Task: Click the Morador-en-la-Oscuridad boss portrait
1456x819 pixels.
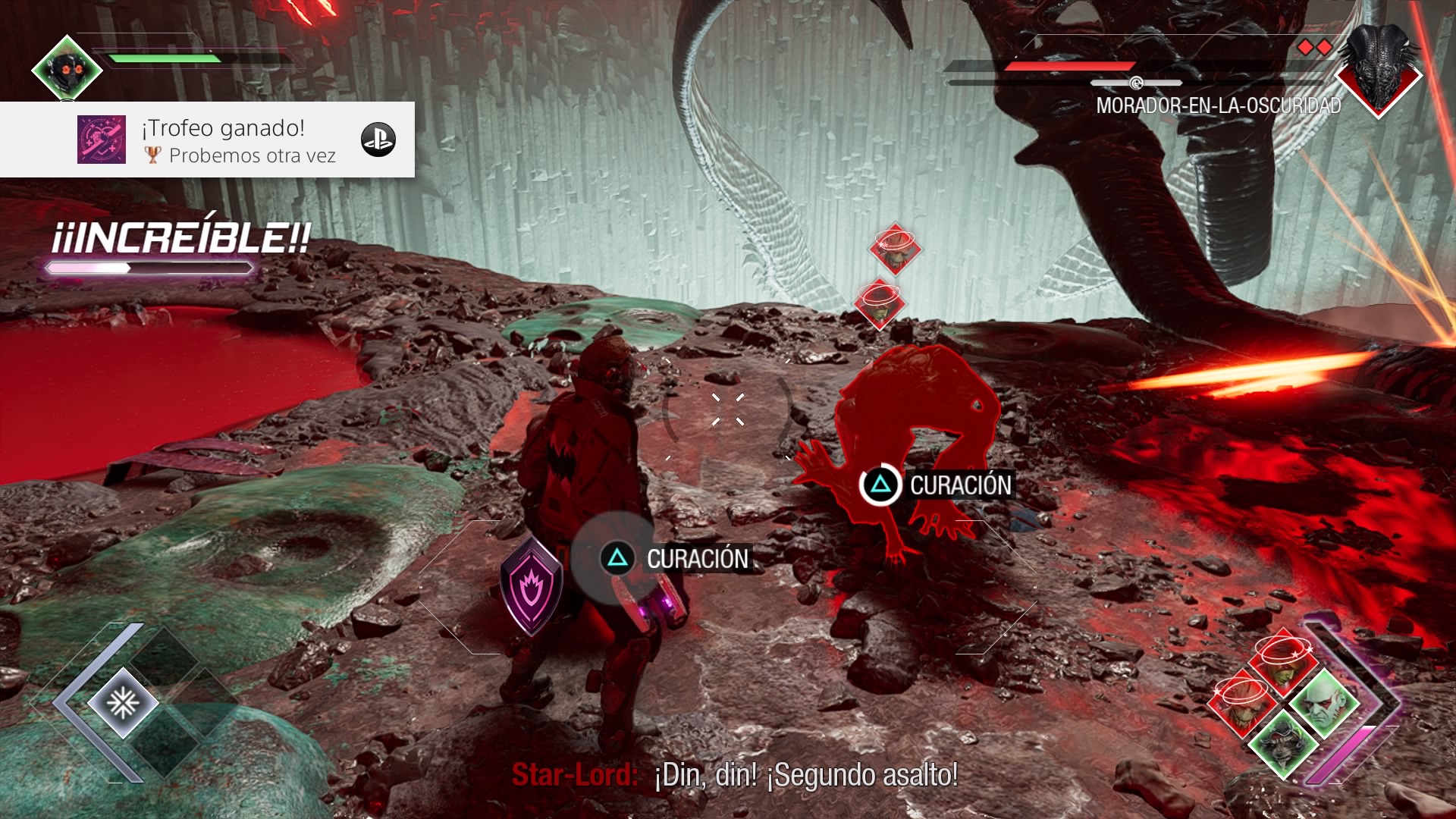Action: [x=1379, y=71]
